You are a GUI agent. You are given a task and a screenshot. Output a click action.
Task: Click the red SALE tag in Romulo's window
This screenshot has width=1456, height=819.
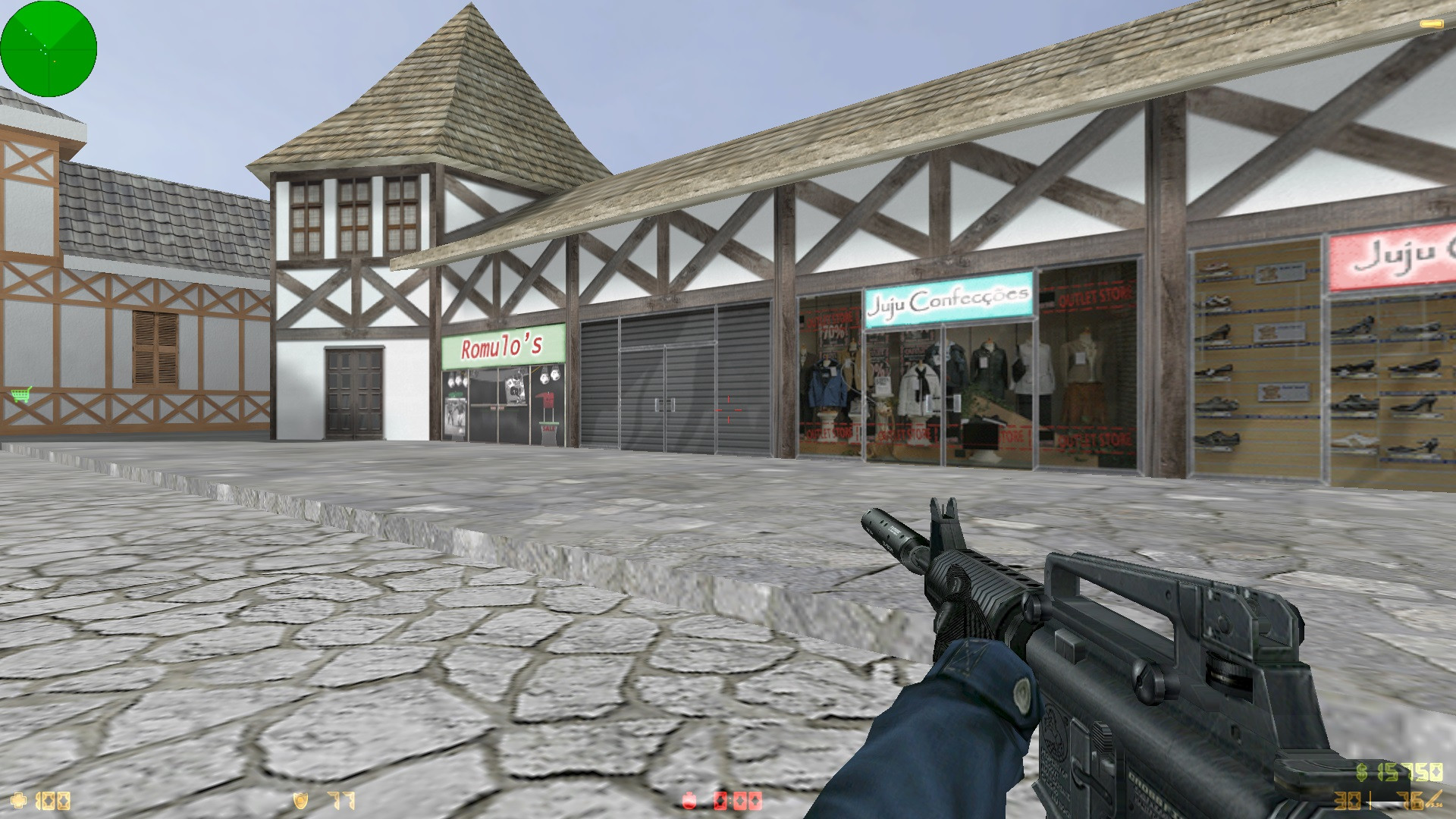tap(548, 428)
